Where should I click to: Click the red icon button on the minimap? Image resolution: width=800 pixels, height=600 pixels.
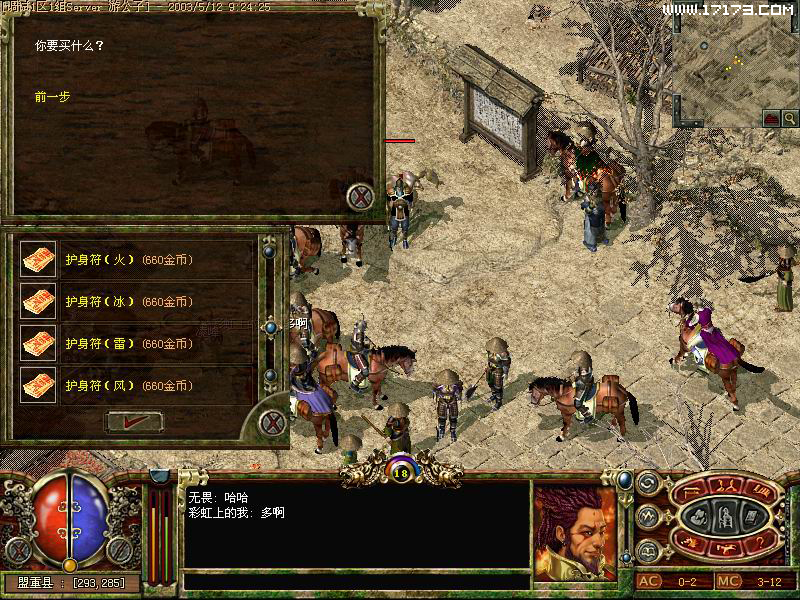[x=771, y=118]
